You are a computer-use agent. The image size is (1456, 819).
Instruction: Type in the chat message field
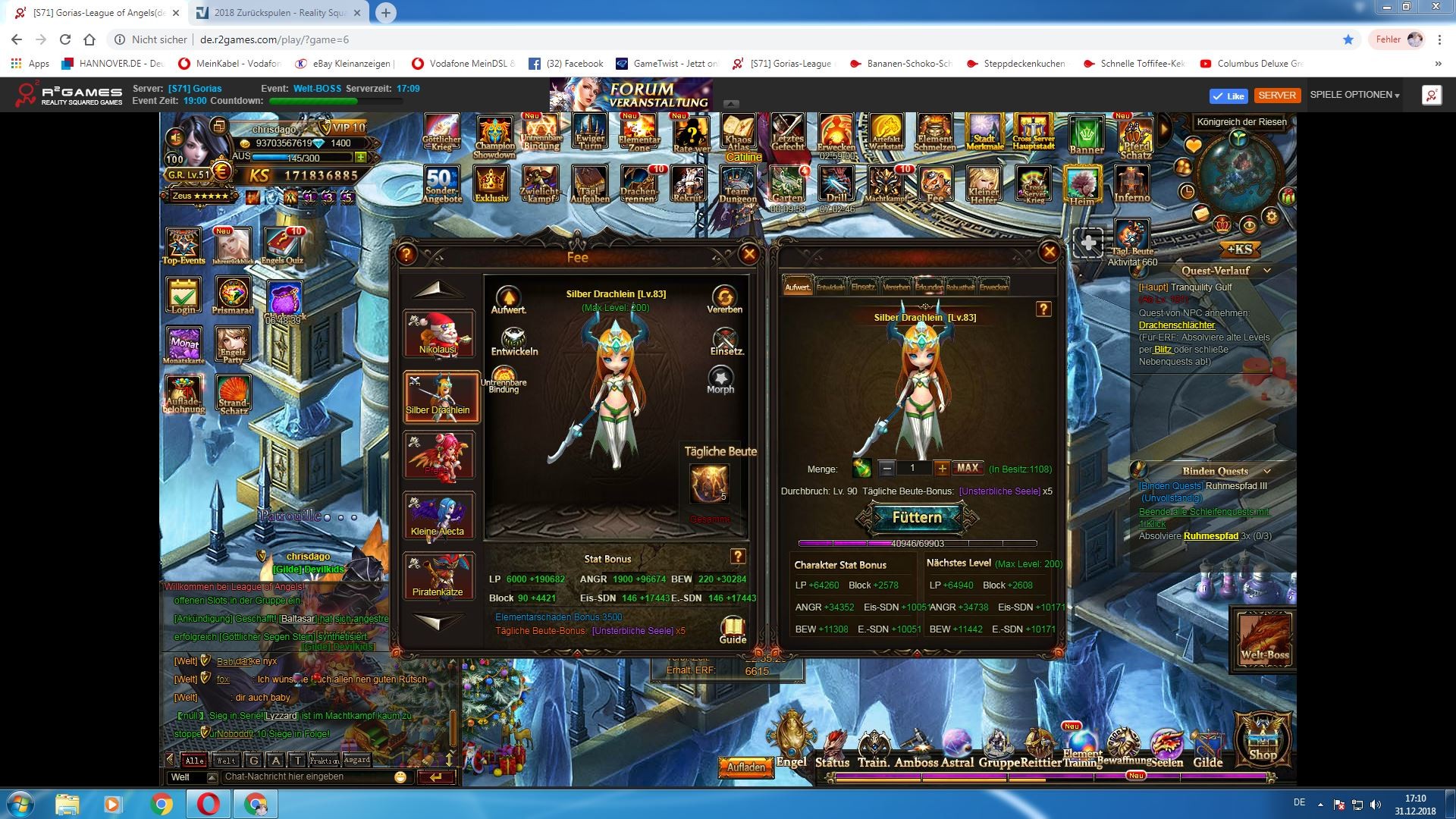[307, 777]
